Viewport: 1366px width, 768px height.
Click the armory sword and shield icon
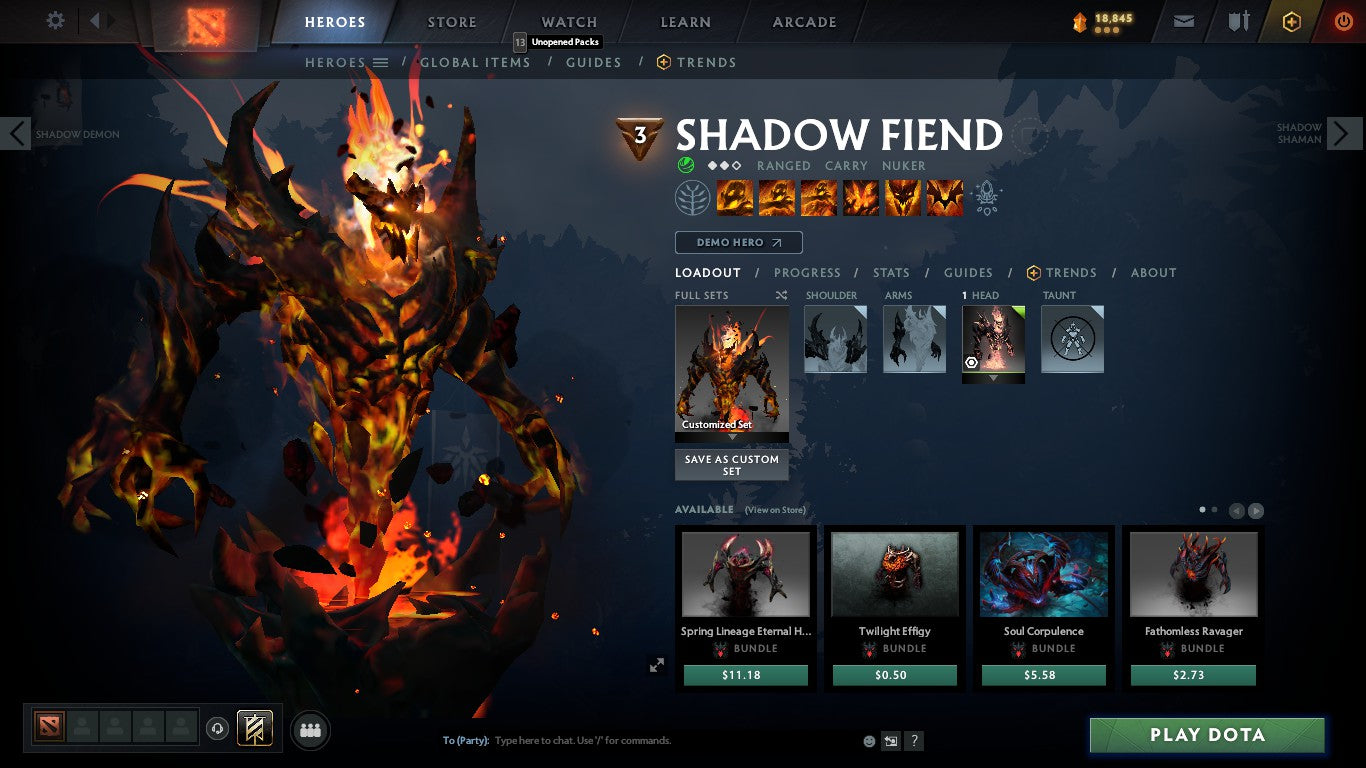[x=1239, y=20]
